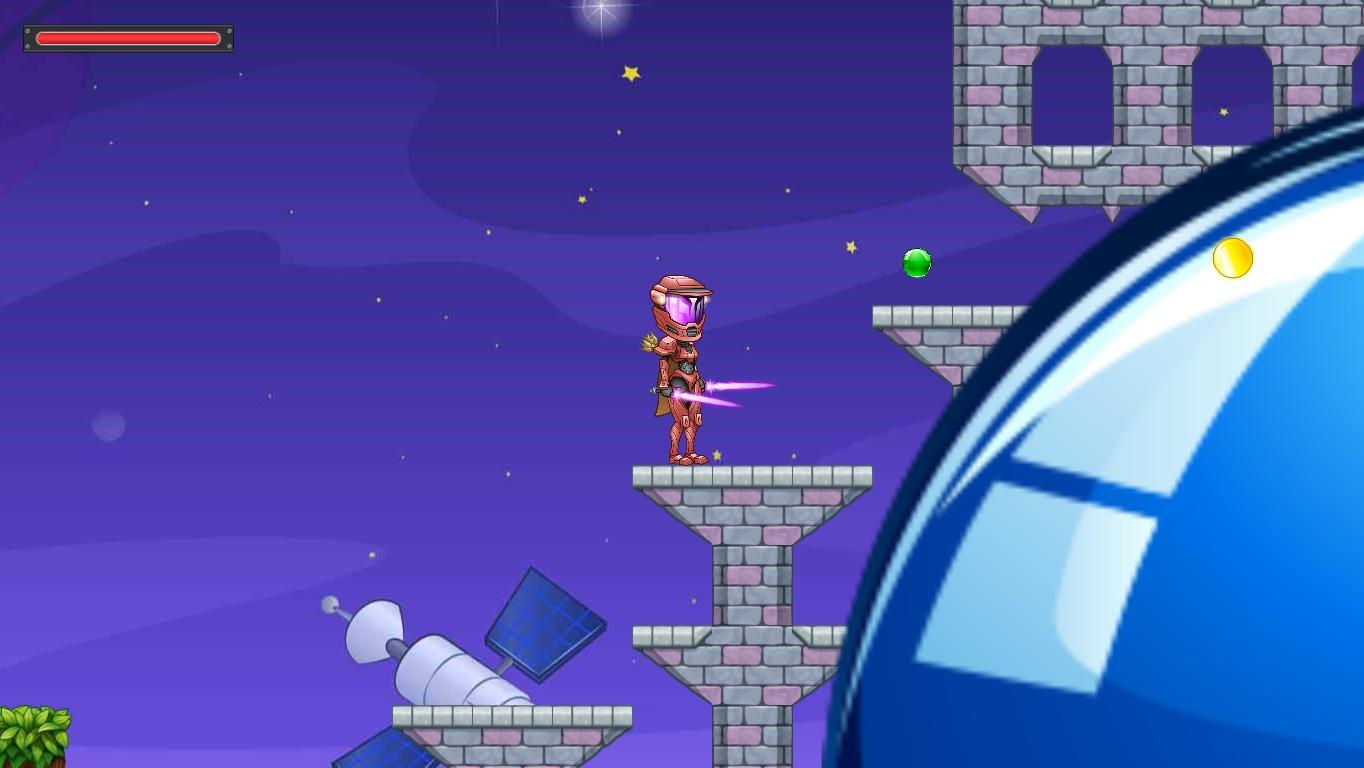Click the green gem collectible
Image resolution: width=1364 pixels, height=768 pixels.
coord(916,262)
